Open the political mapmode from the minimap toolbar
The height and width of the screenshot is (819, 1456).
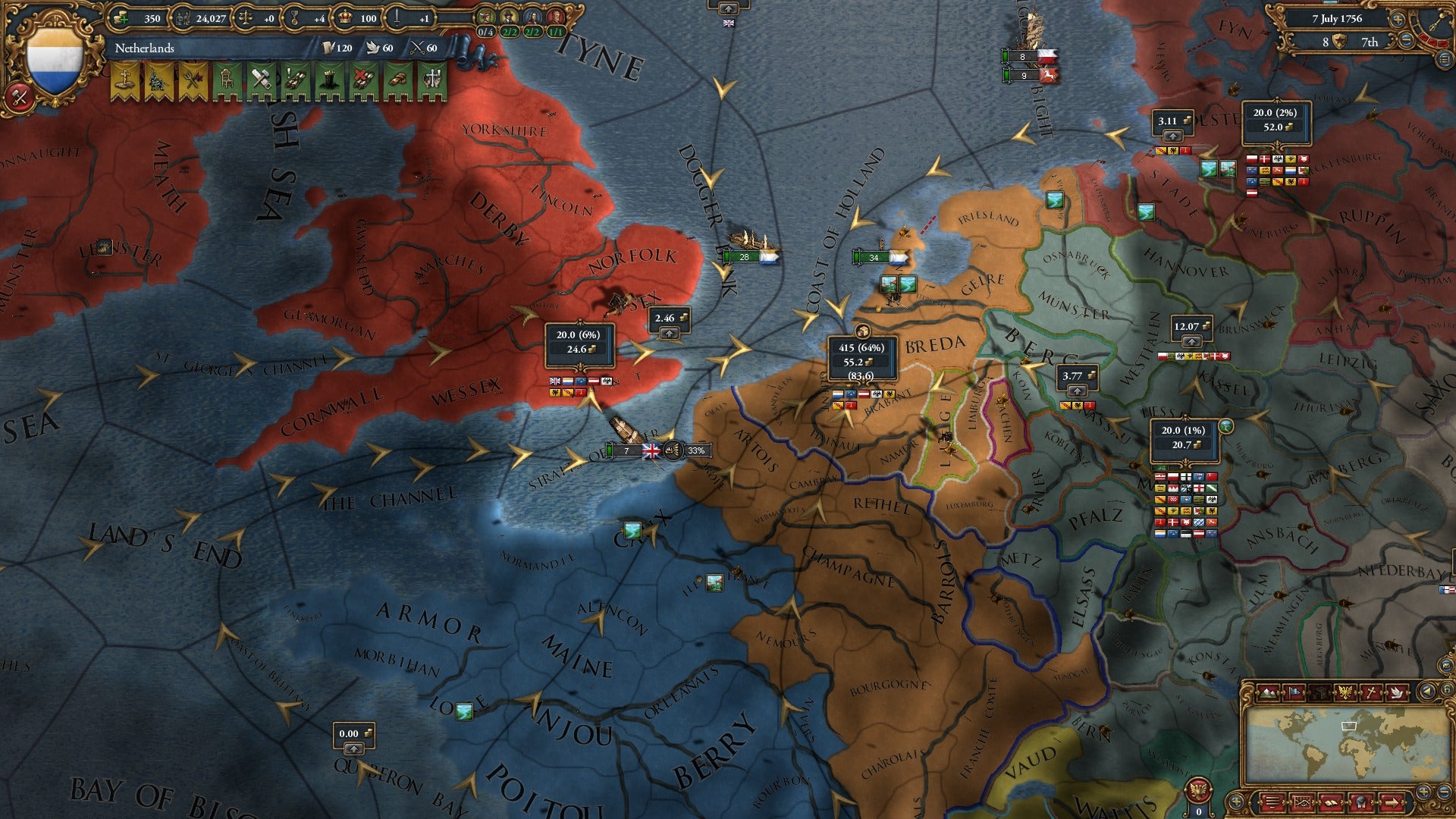point(1294,692)
